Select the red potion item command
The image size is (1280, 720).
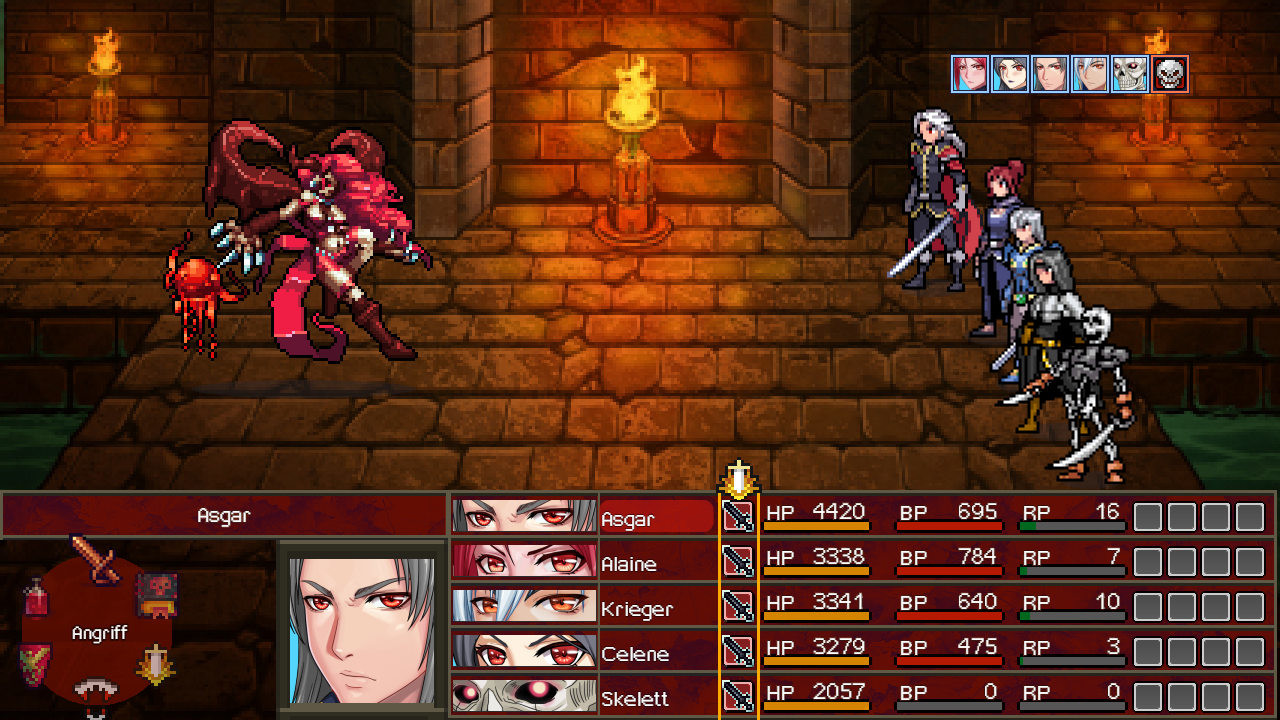coord(36,598)
